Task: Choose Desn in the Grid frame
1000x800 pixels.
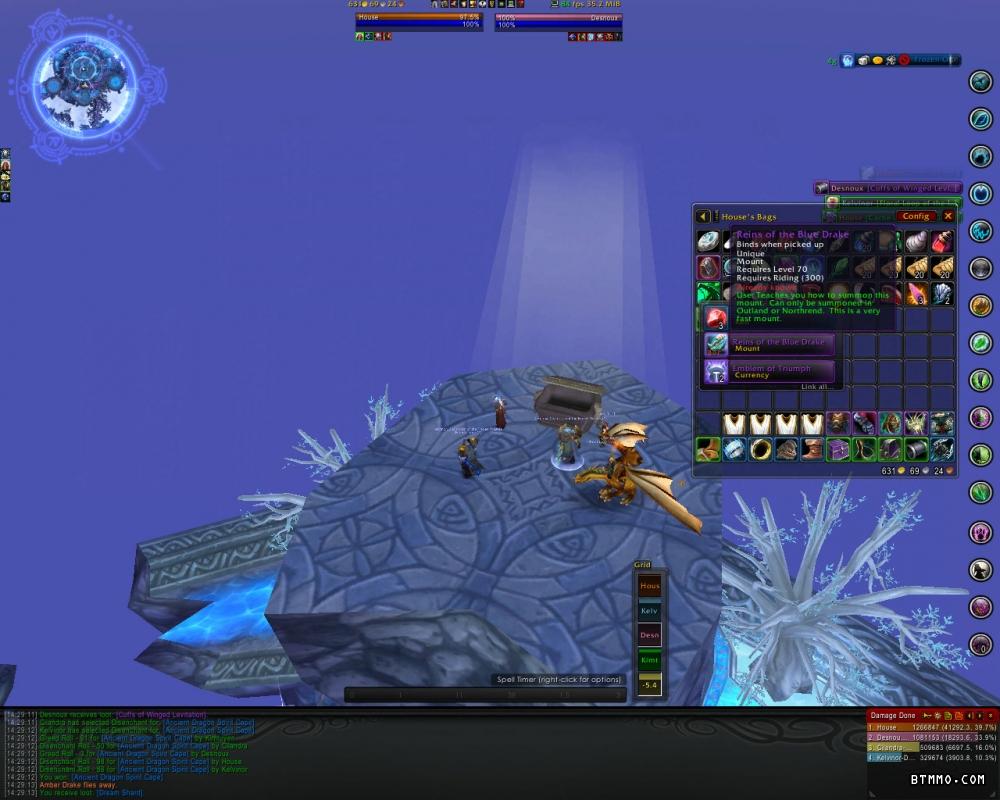Action: [650, 635]
